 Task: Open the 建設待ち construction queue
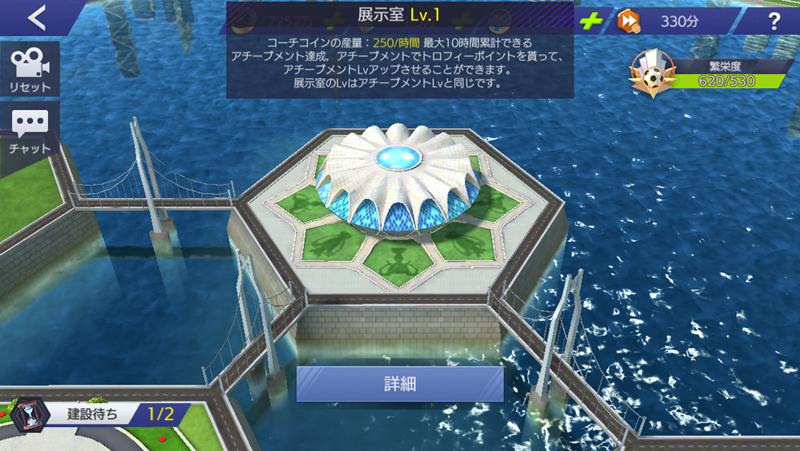tap(95, 412)
